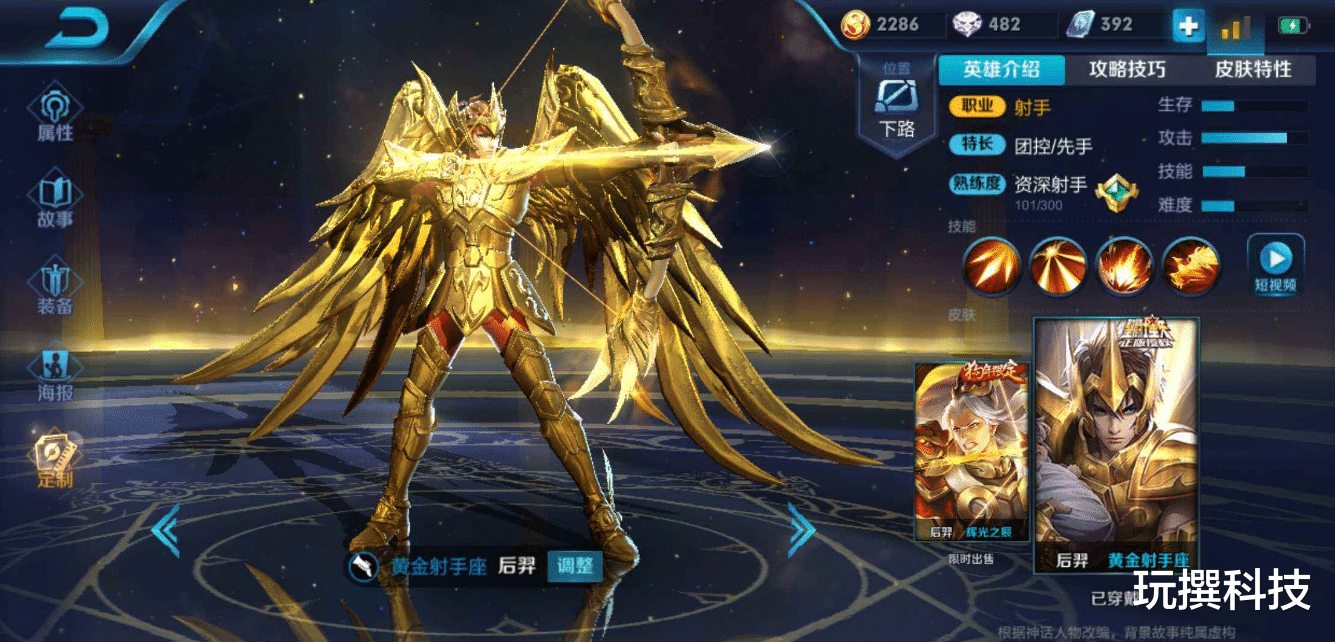Open the 故事 story section

[55, 199]
